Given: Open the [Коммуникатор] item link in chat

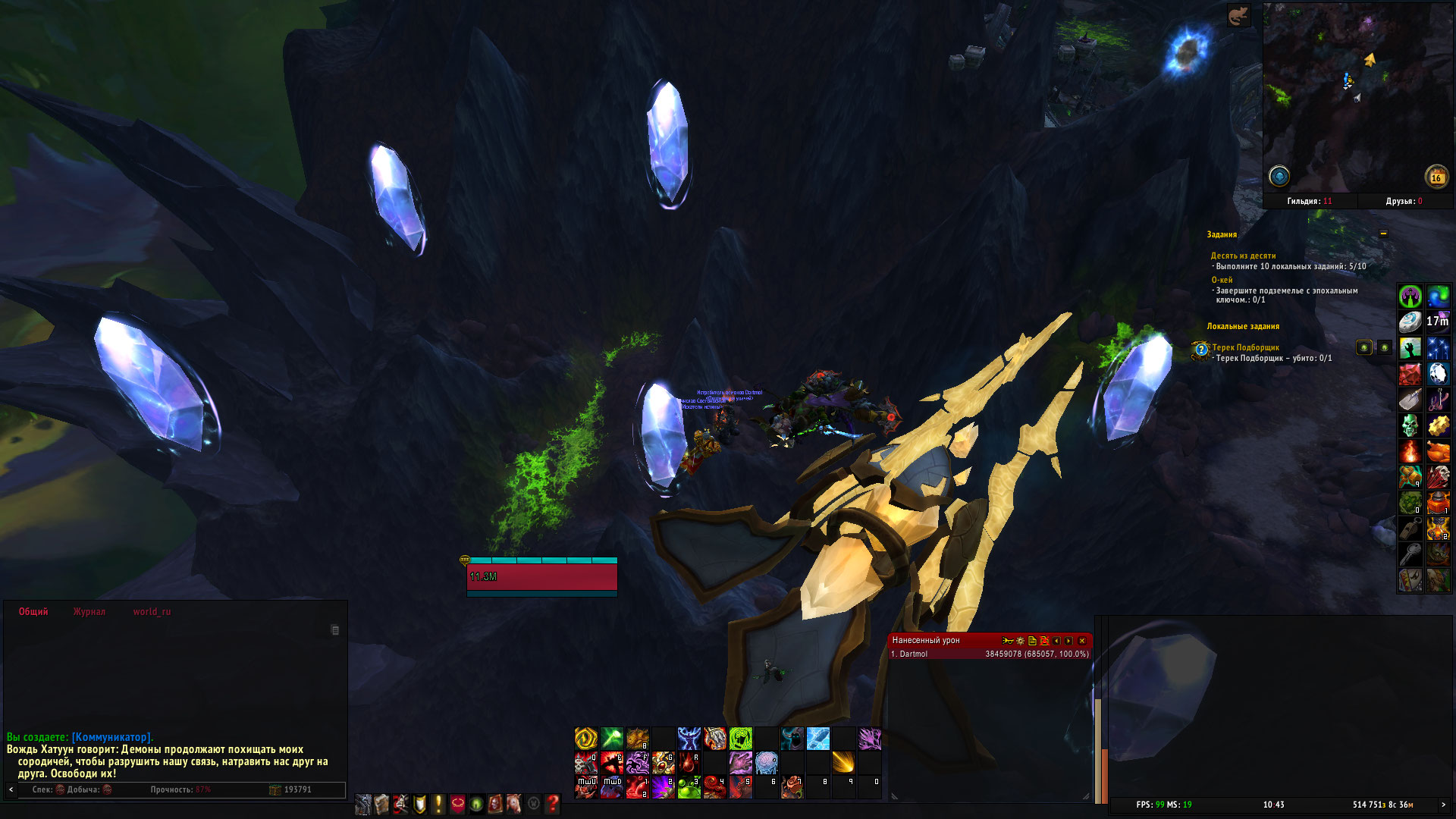Looking at the screenshot, I should point(111,737).
